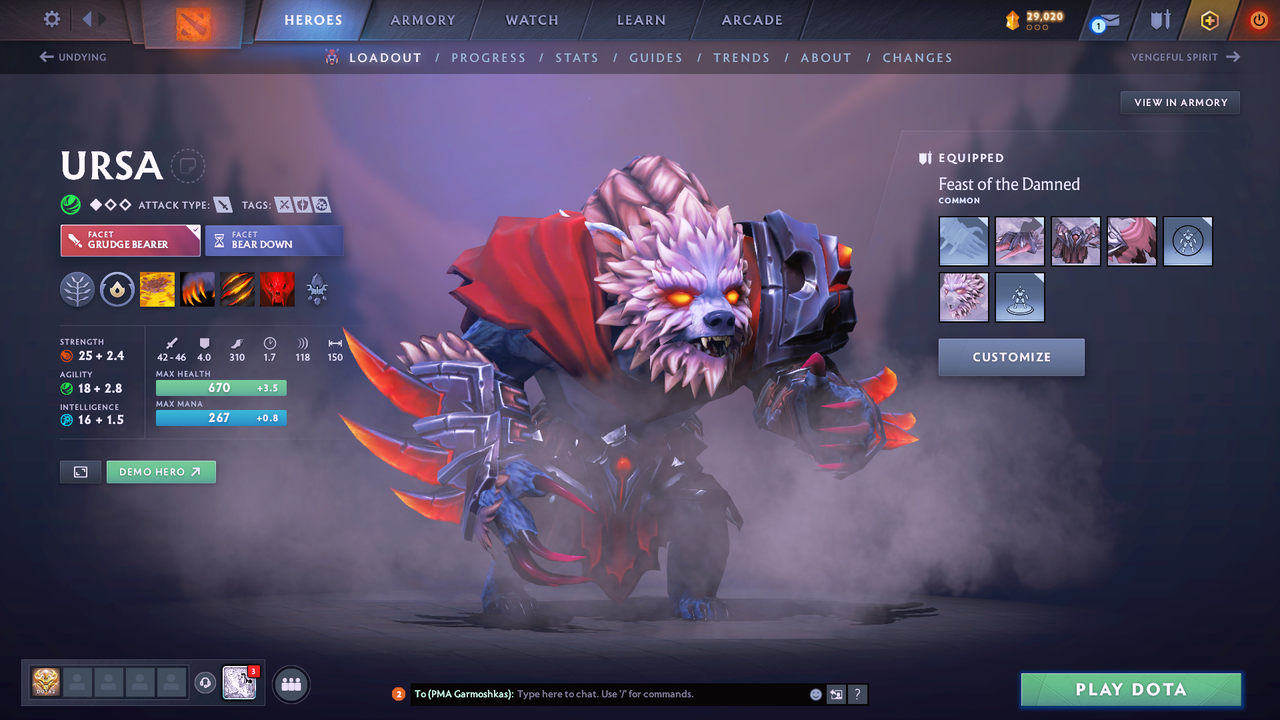Switch to the STATS tab
The image size is (1280, 720).
coord(577,57)
